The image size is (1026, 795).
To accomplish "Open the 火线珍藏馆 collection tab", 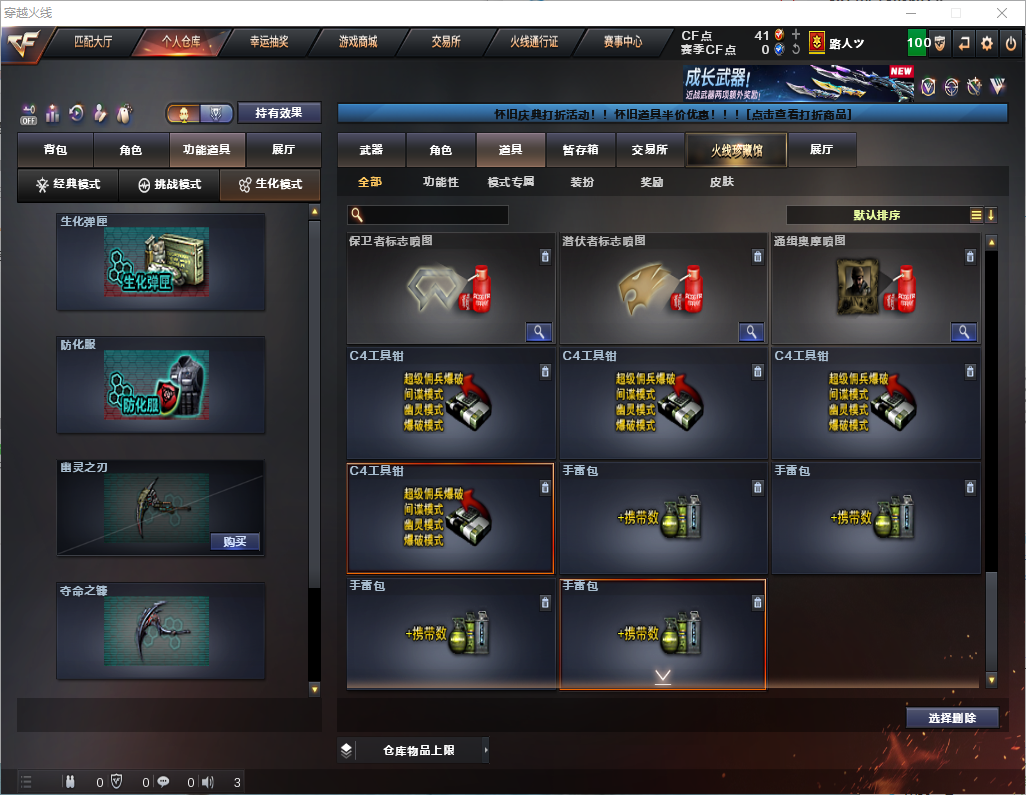I will (x=736, y=150).
